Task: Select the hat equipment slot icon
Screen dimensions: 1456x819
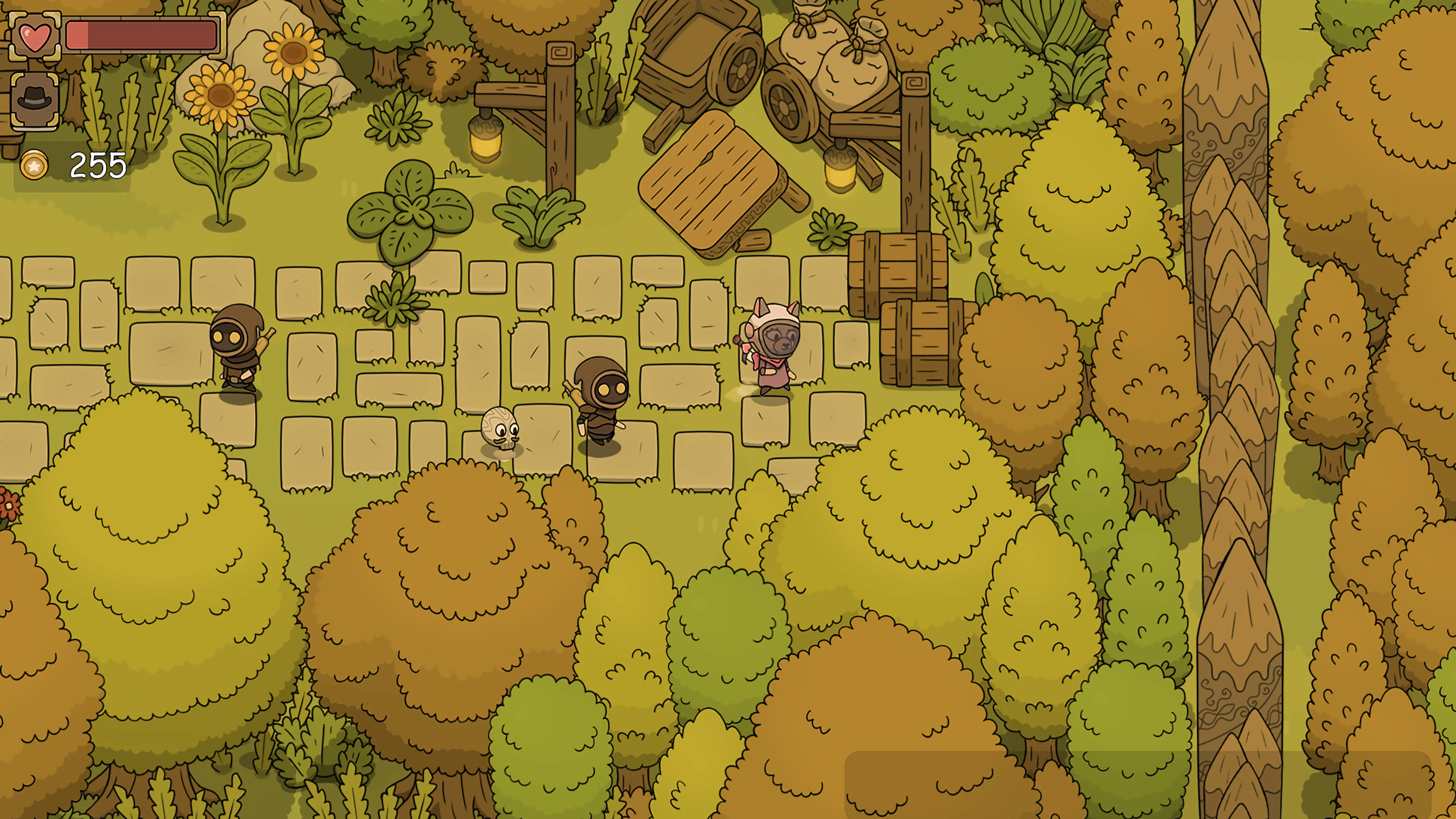Action: (x=35, y=99)
